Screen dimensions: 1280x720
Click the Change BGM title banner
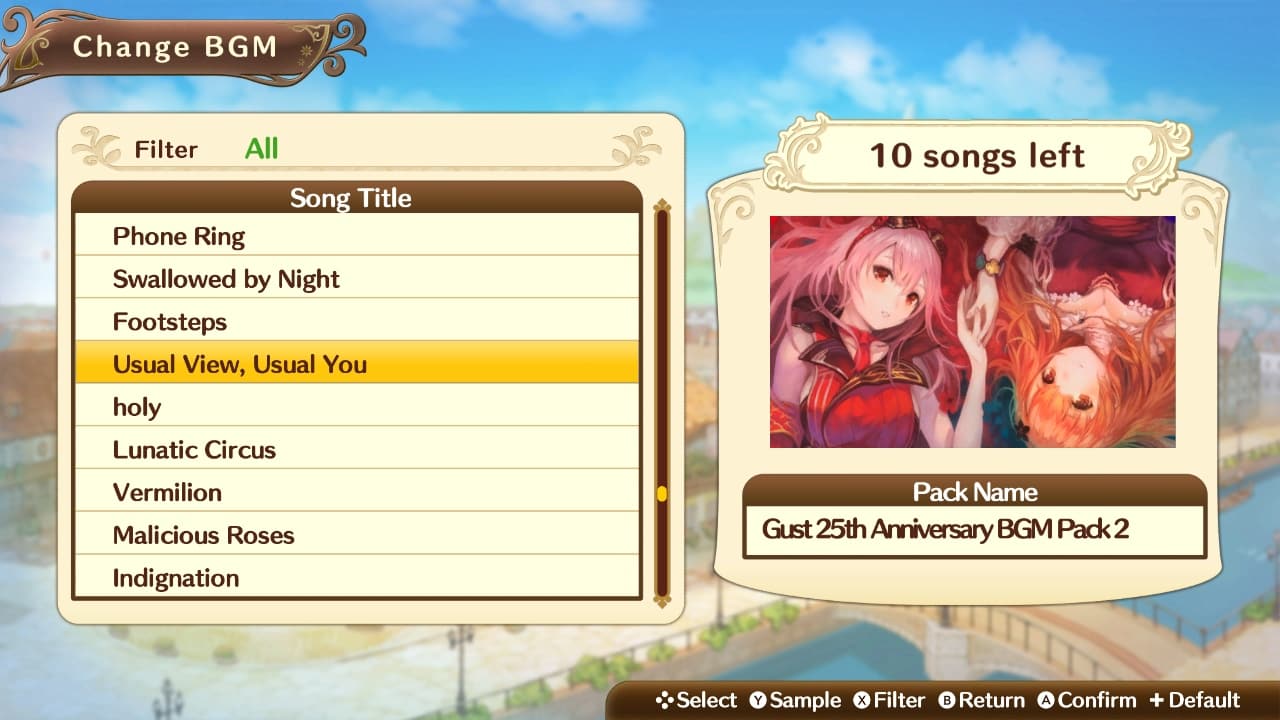pyautogui.click(x=175, y=46)
